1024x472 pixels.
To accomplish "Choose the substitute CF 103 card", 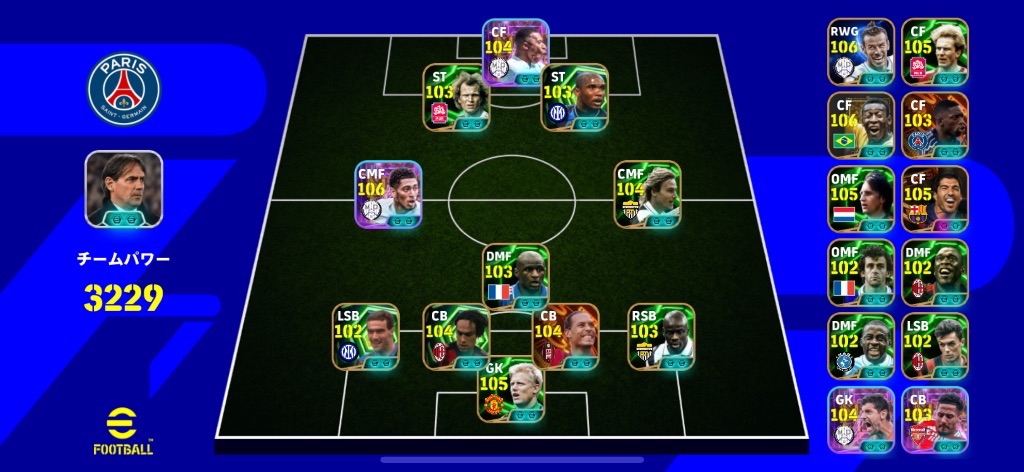I will (934, 125).
